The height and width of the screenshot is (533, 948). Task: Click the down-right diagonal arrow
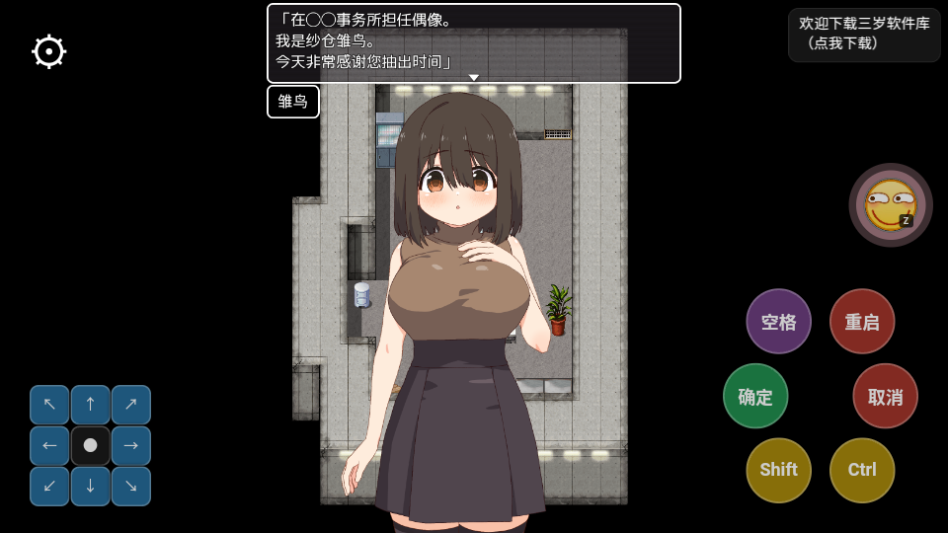[131, 486]
